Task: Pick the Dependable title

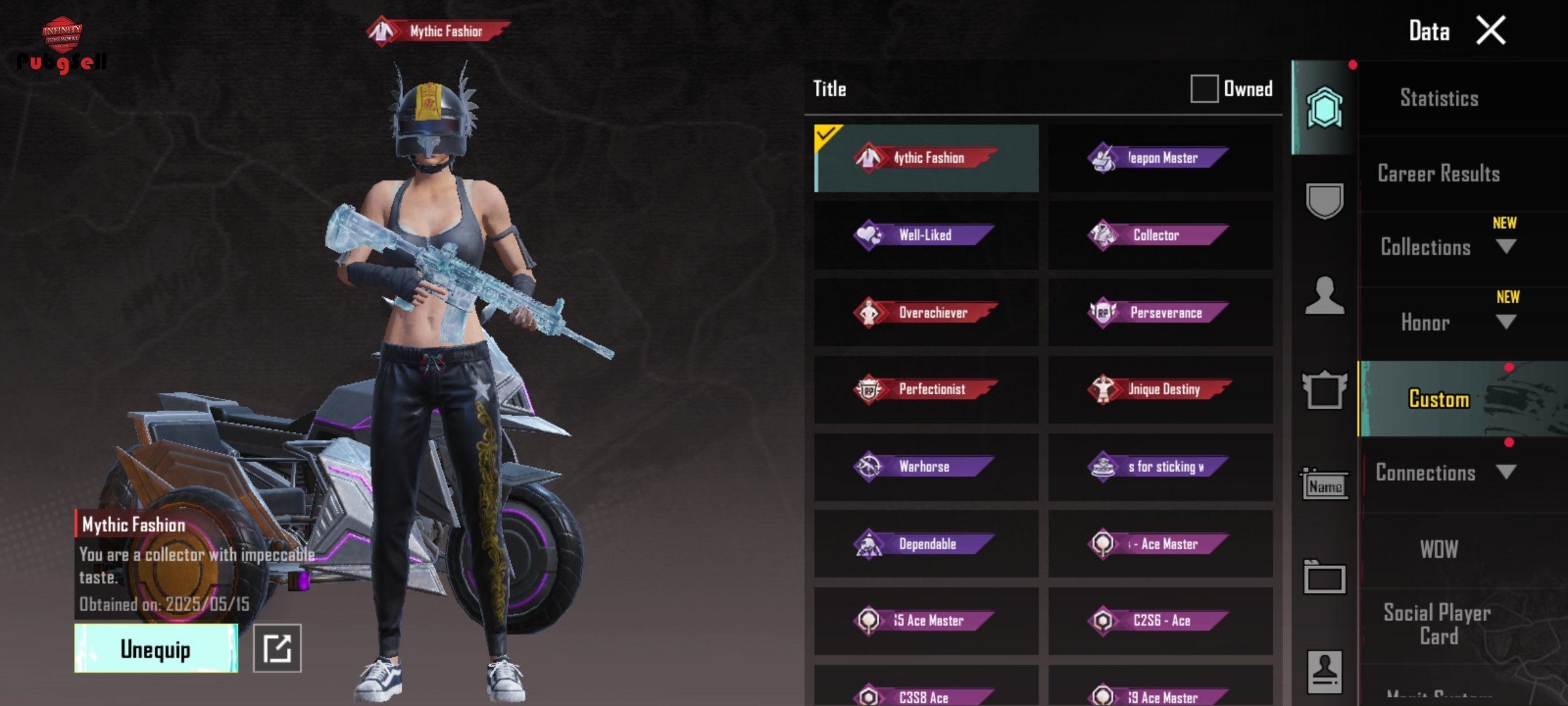Action: point(926,544)
